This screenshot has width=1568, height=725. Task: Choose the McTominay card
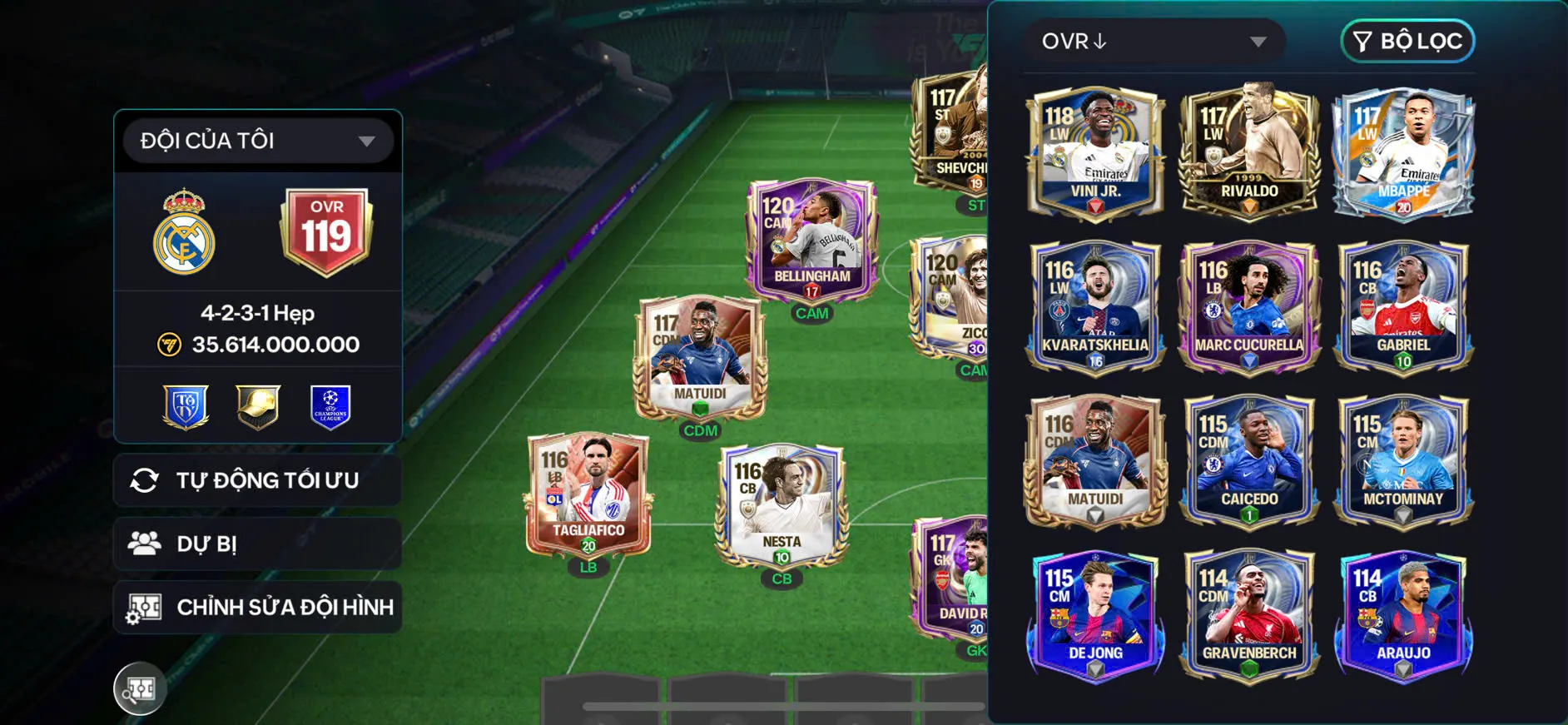tap(1403, 460)
